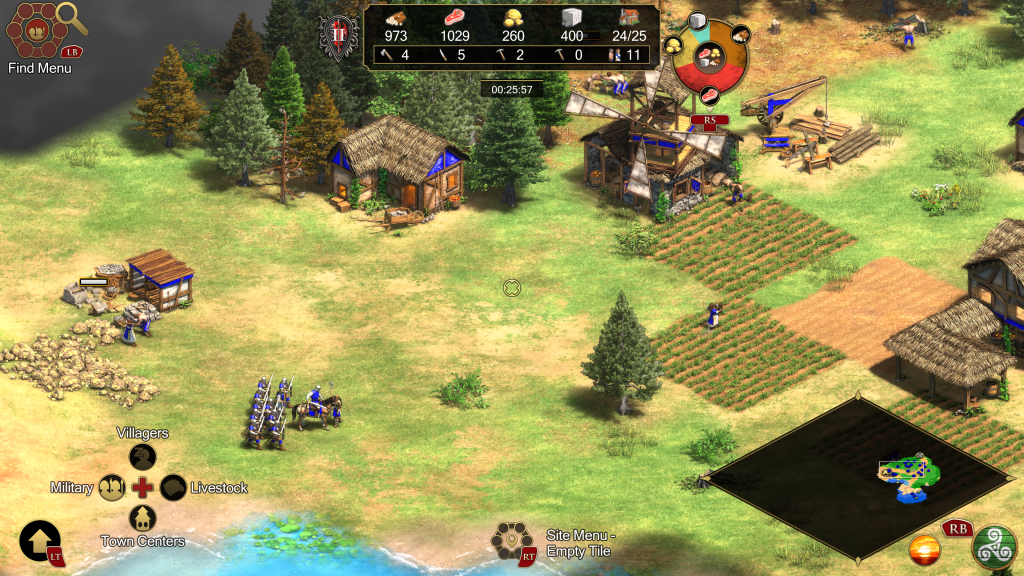Toggle the sunset orb button
Viewport: 1024px width, 576px height.
[924, 549]
